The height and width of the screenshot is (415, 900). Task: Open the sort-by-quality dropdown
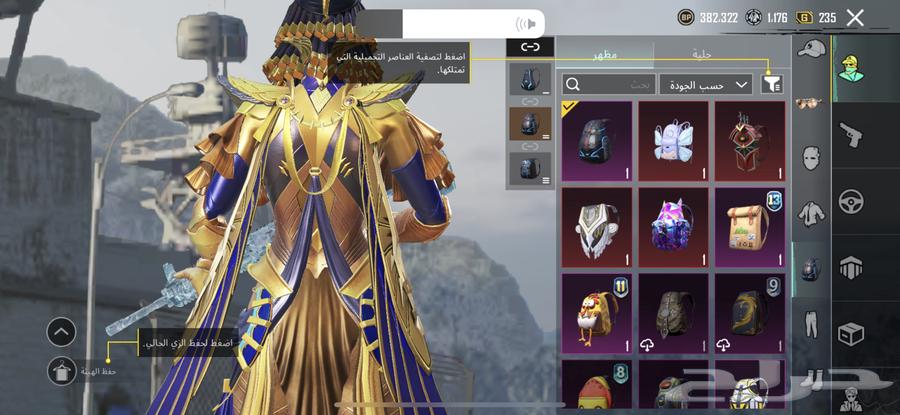[706, 85]
